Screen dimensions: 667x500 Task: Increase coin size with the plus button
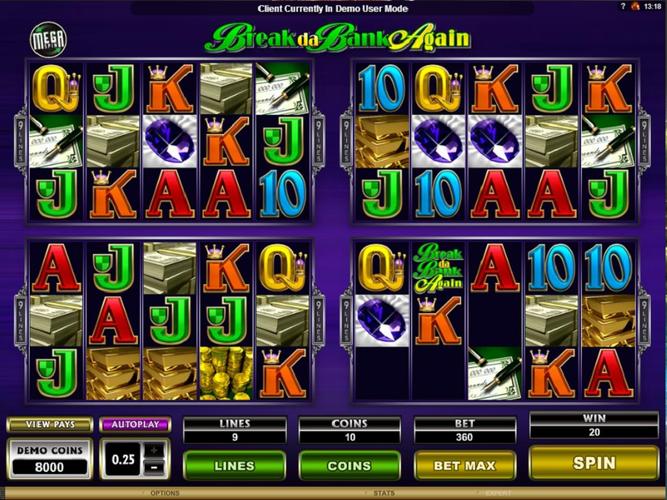click(154, 449)
